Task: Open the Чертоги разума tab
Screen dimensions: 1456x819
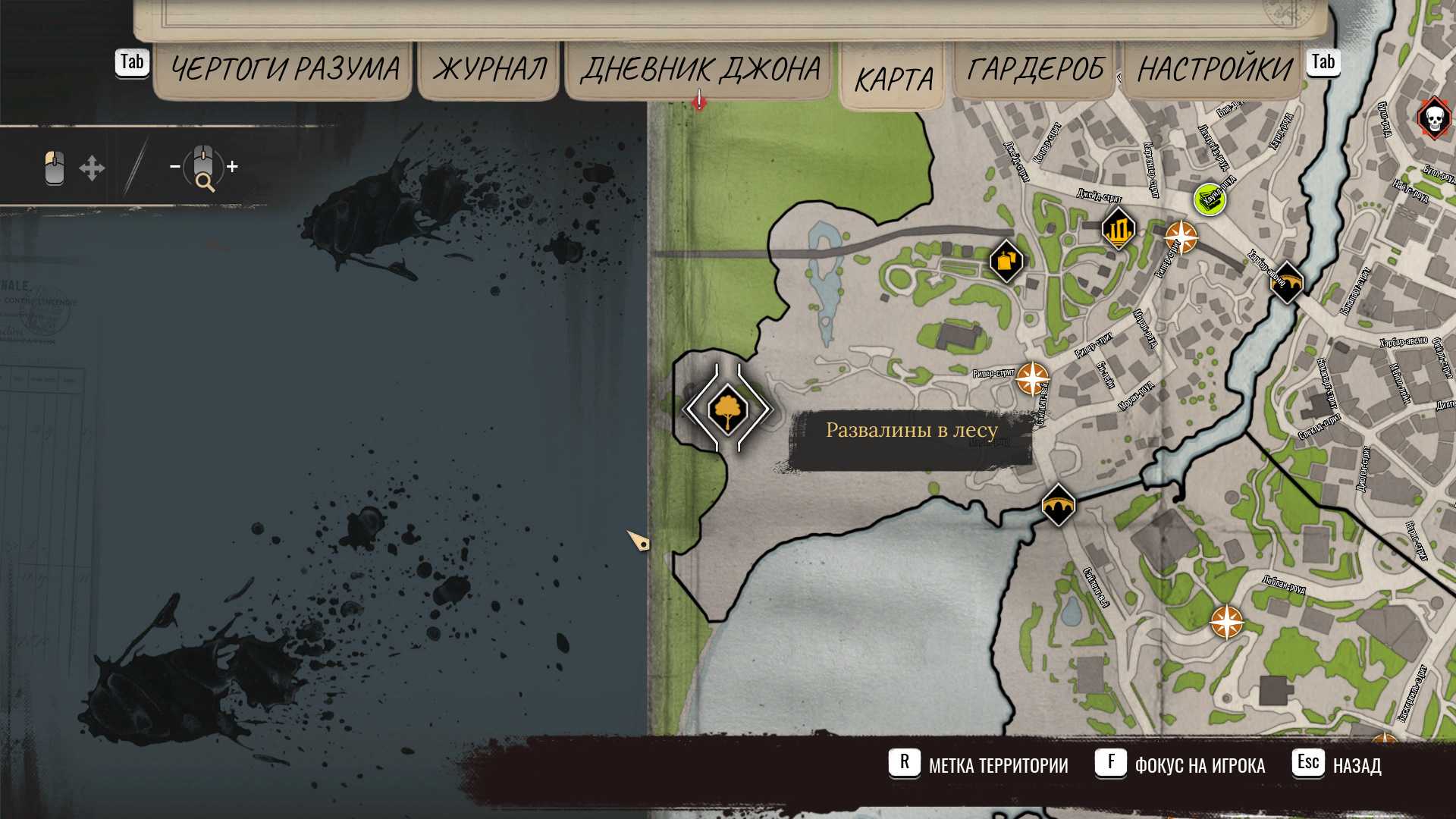Action: (x=284, y=70)
